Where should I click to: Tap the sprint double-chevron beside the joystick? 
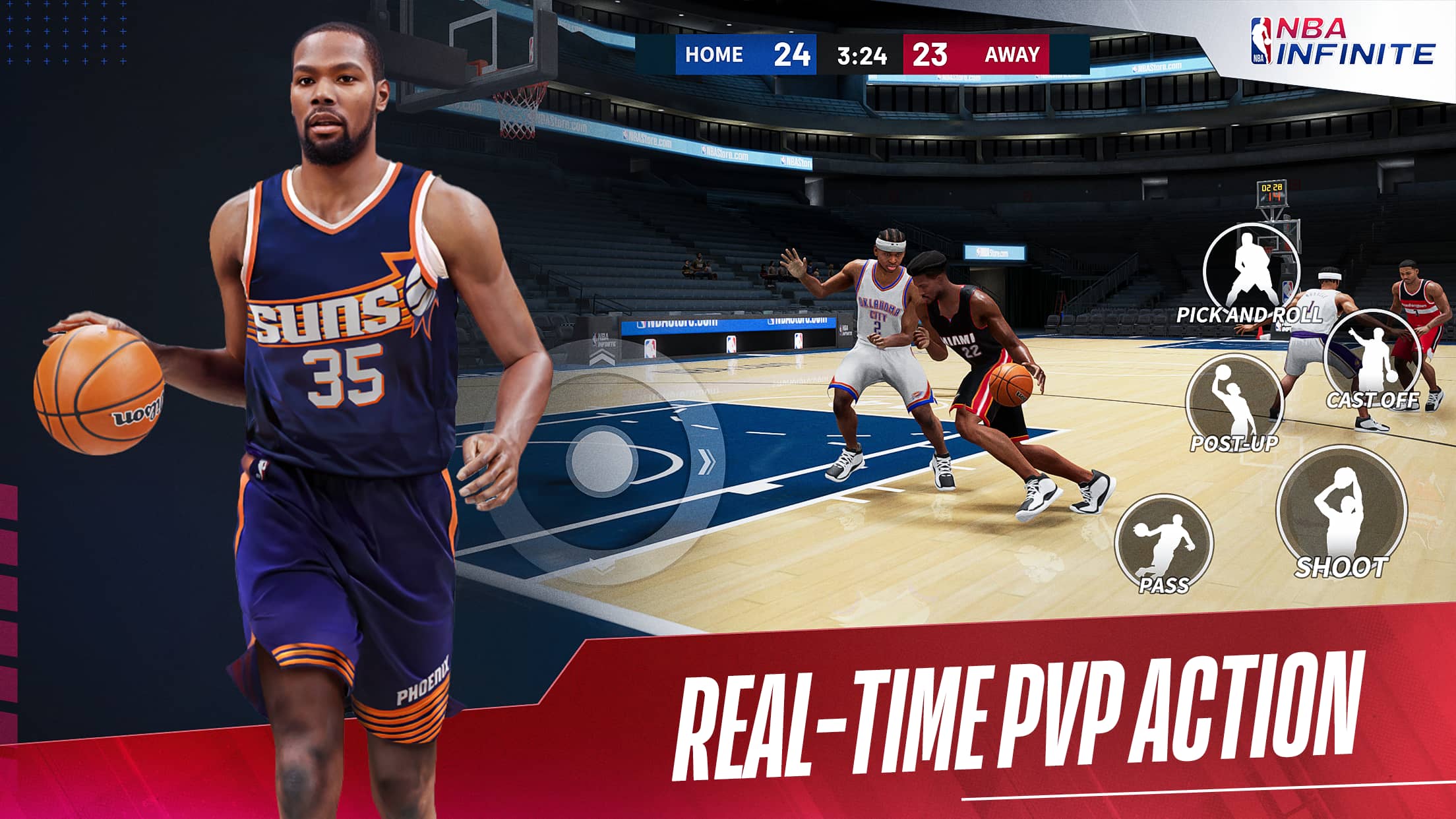tap(706, 461)
